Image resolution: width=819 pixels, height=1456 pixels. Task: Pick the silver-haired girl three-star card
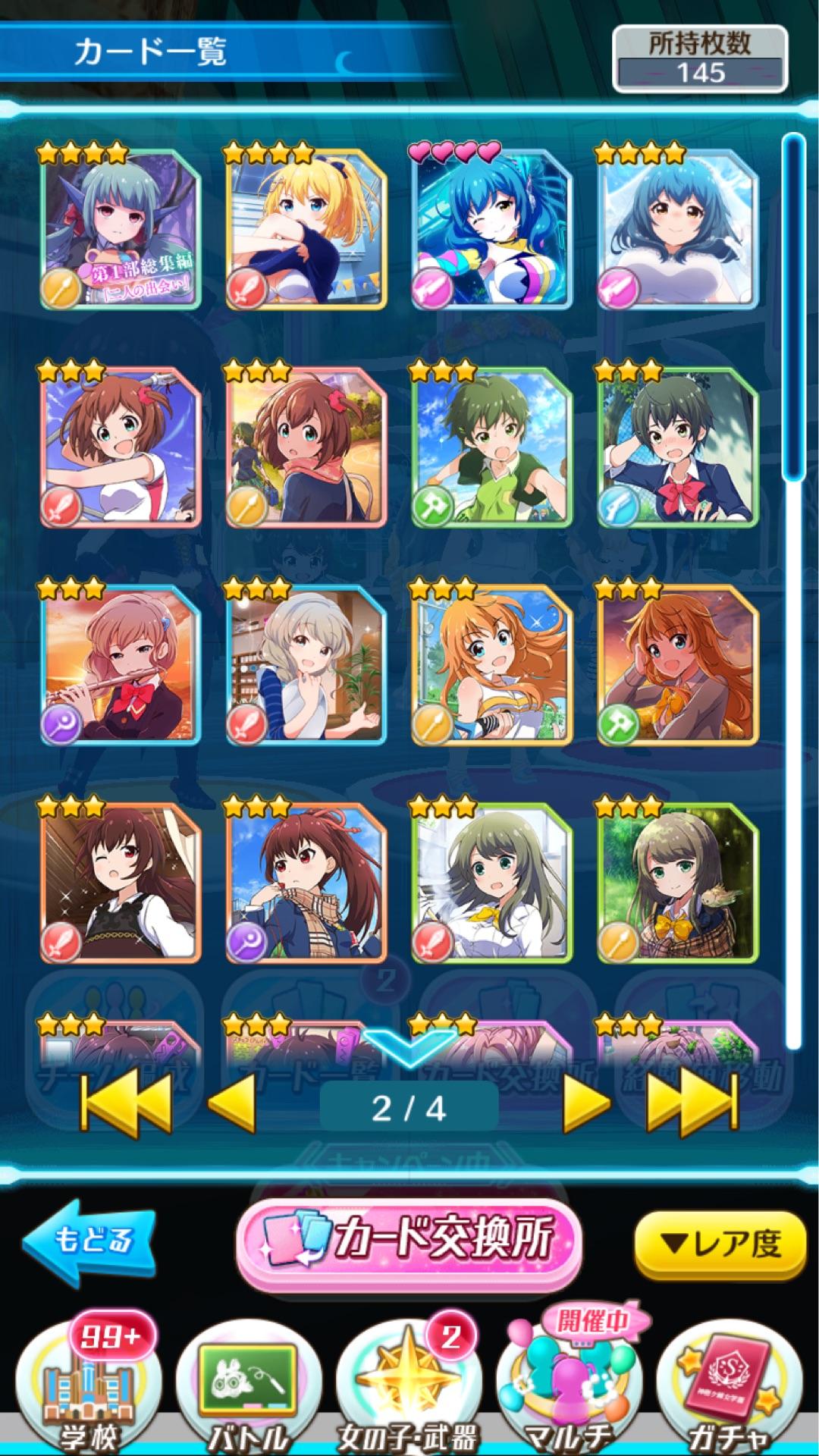(306, 665)
